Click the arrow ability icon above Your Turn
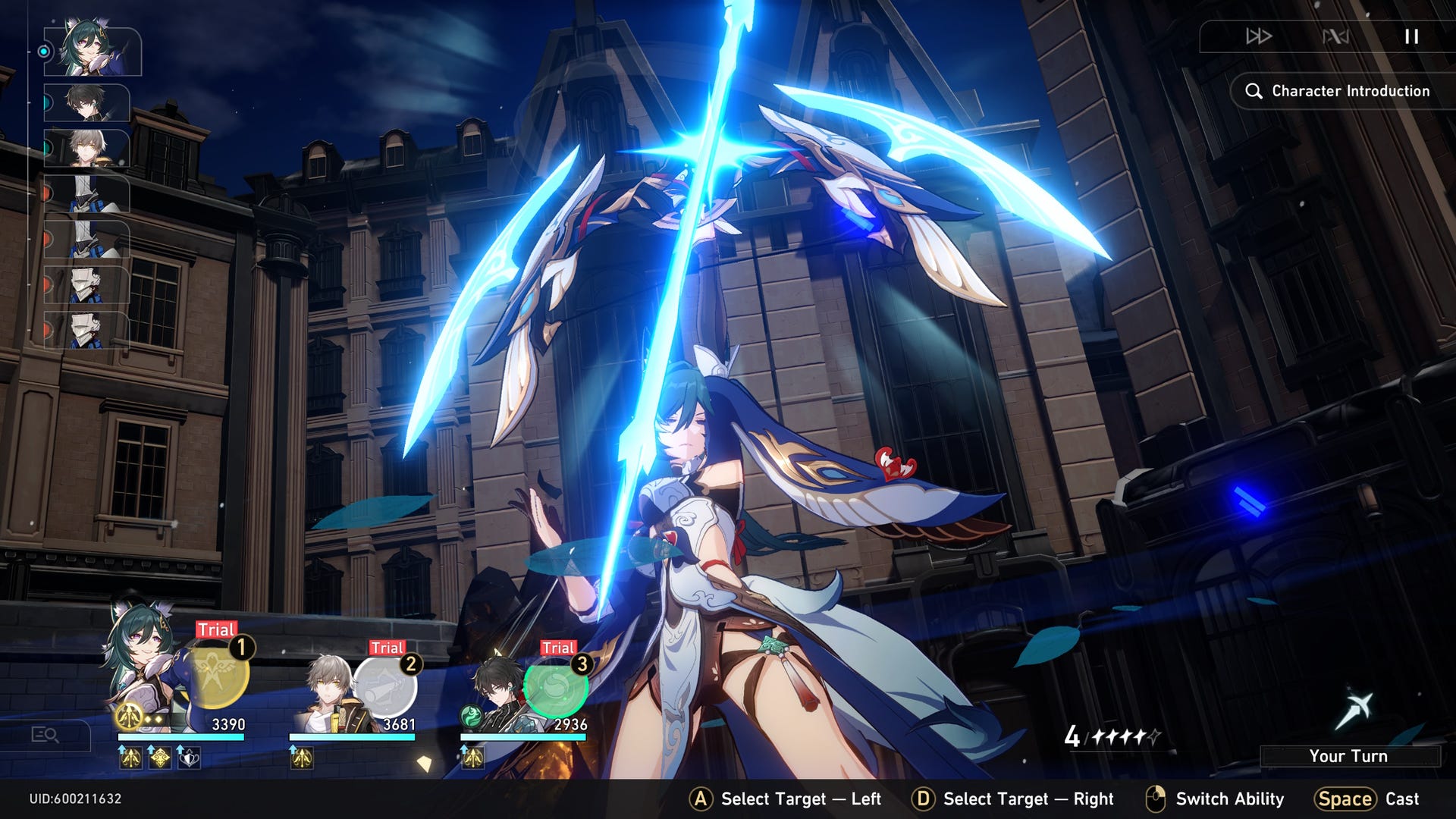This screenshot has width=1456, height=819. 1354,711
